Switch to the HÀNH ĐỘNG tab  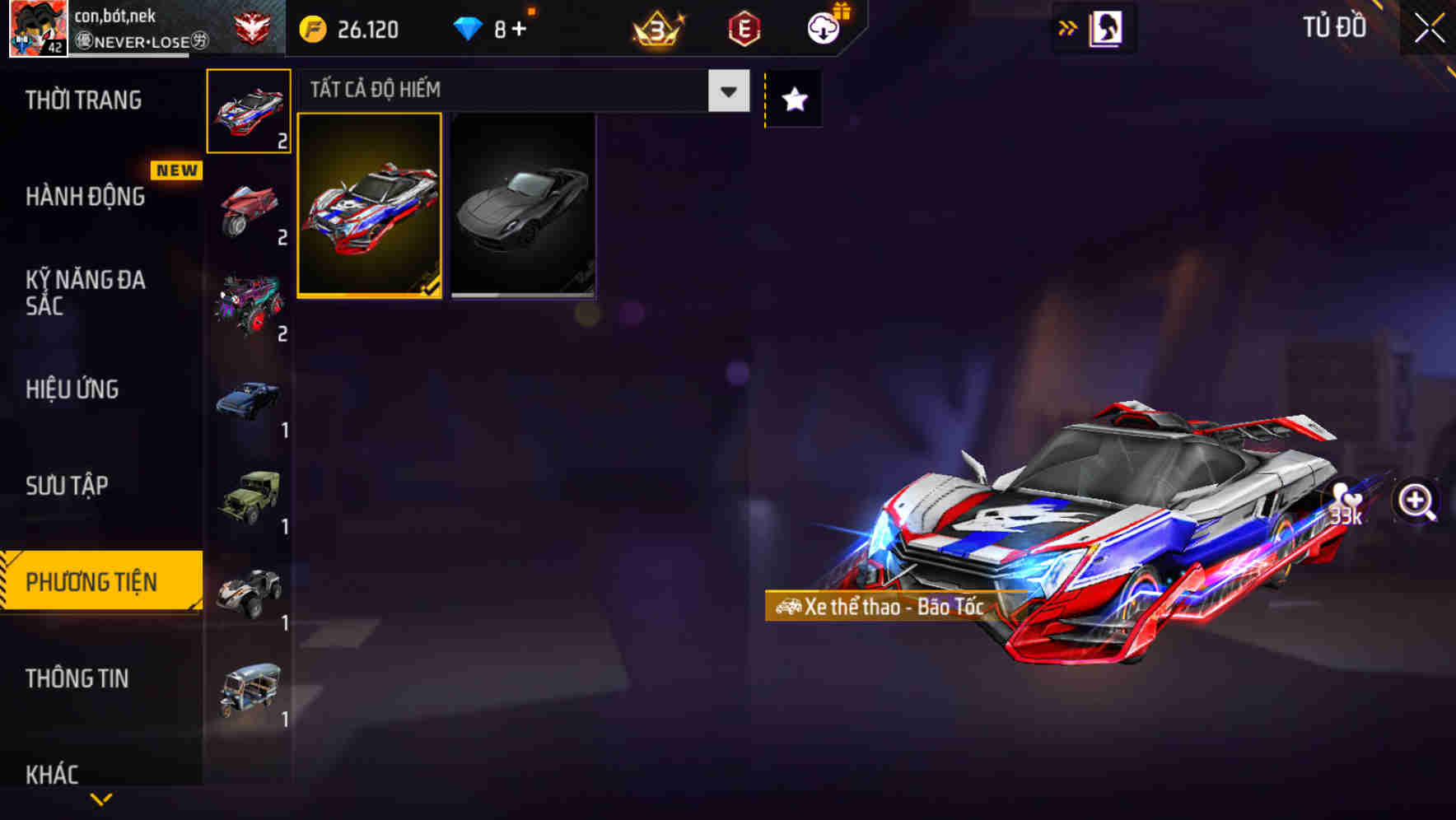pyautogui.click(x=85, y=197)
